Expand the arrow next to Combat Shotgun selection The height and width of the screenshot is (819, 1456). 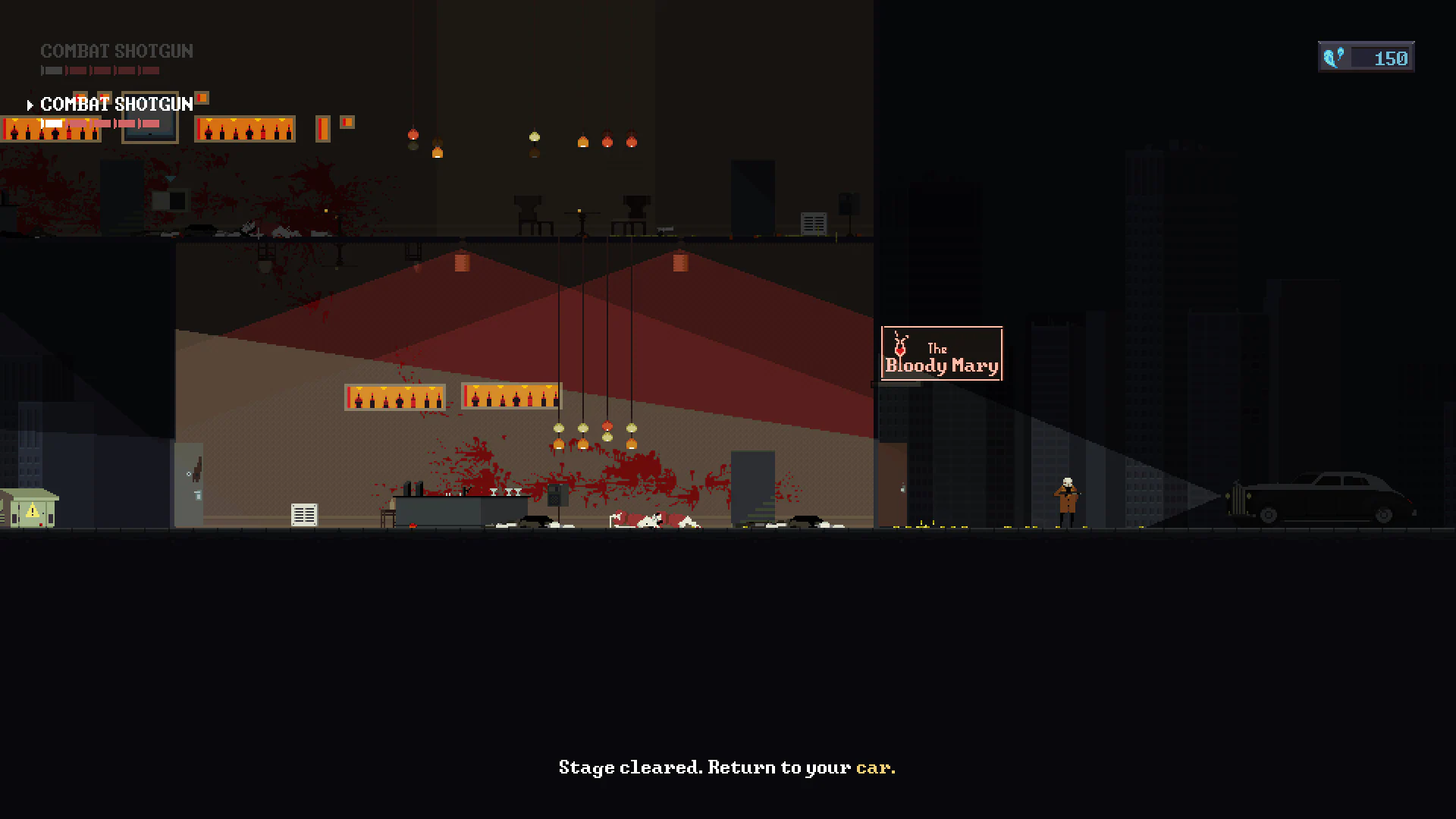pos(31,105)
